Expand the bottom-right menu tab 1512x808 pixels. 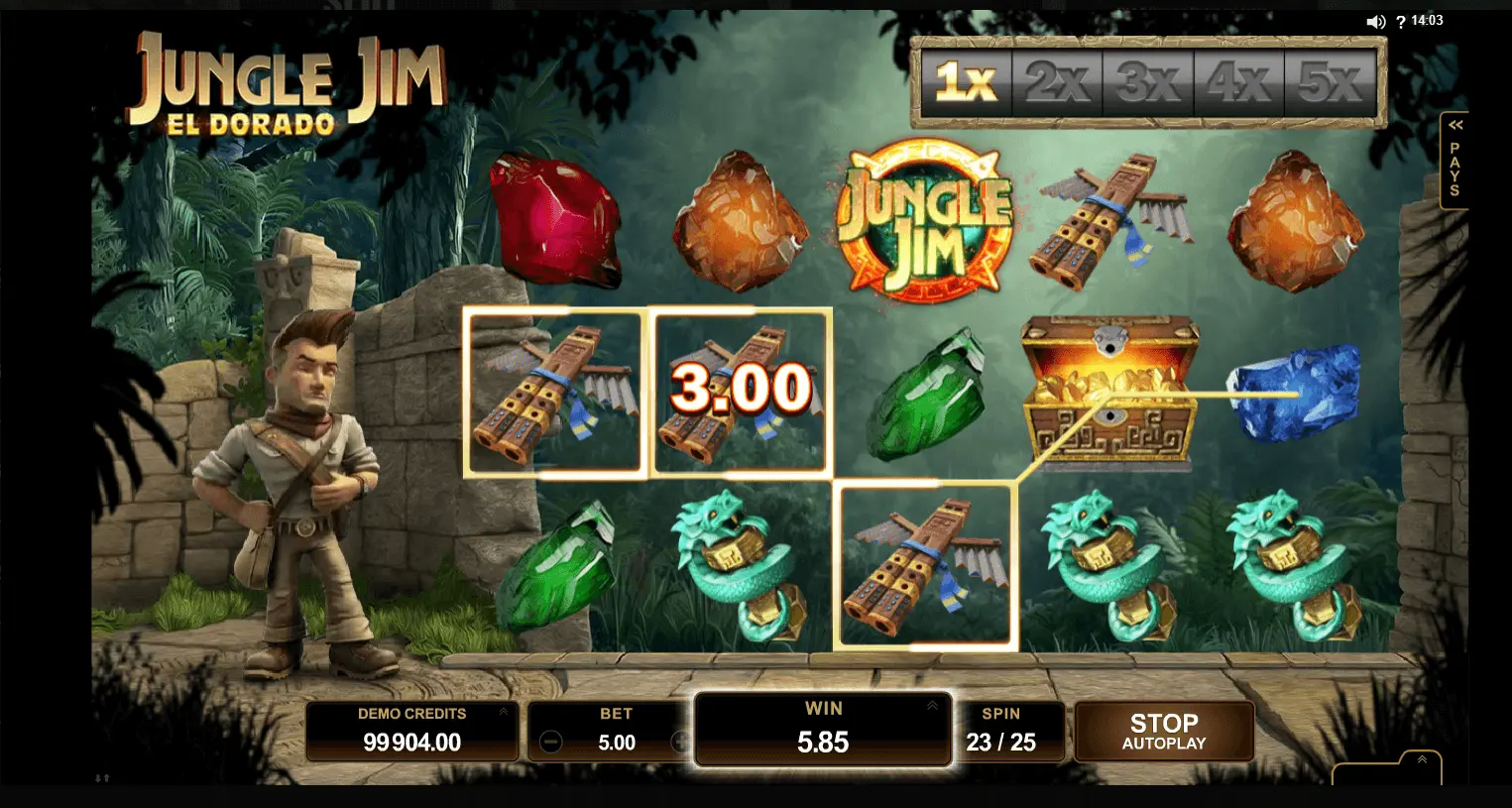1422,760
